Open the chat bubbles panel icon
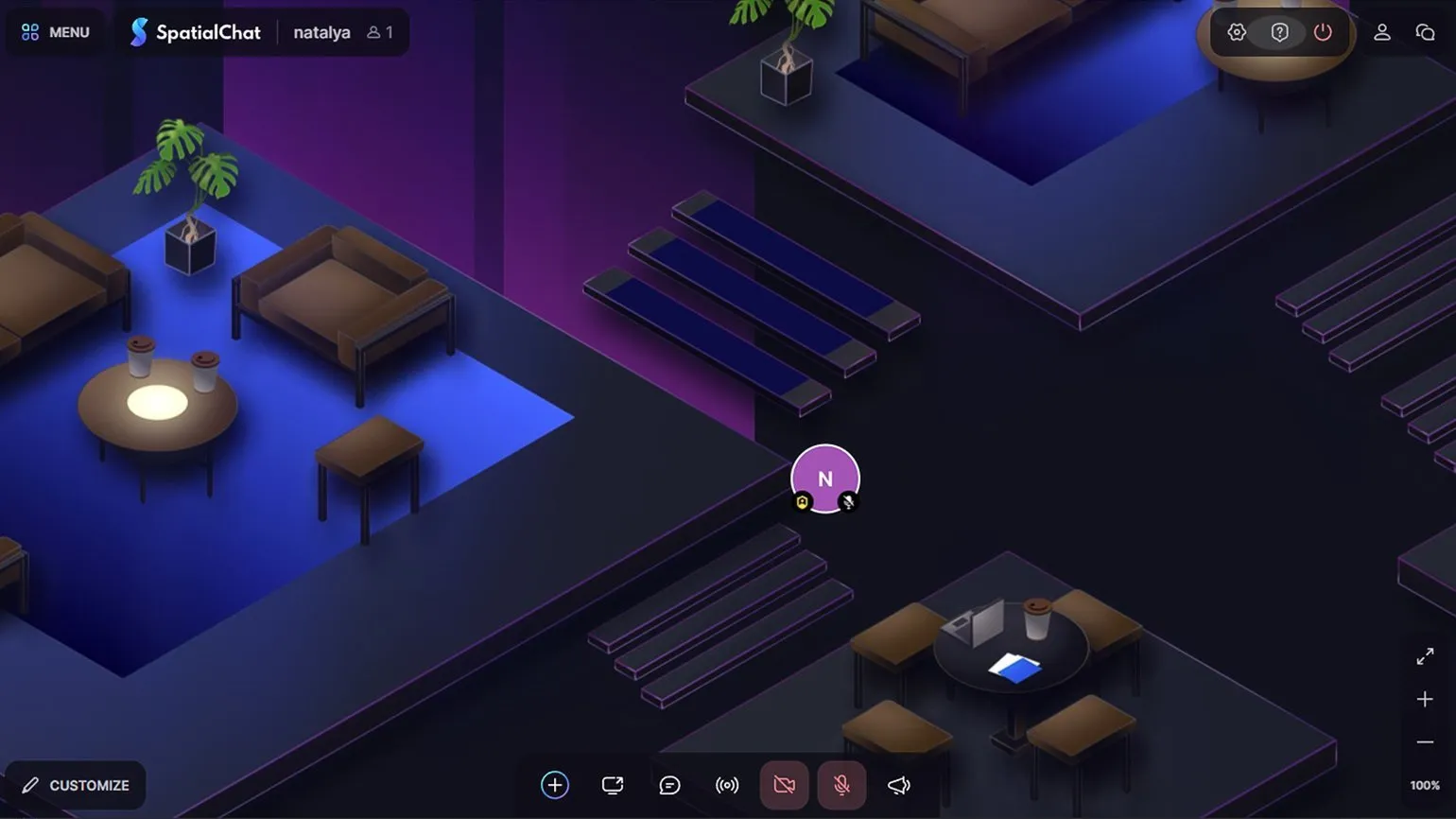1456x819 pixels. [x=1425, y=32]
